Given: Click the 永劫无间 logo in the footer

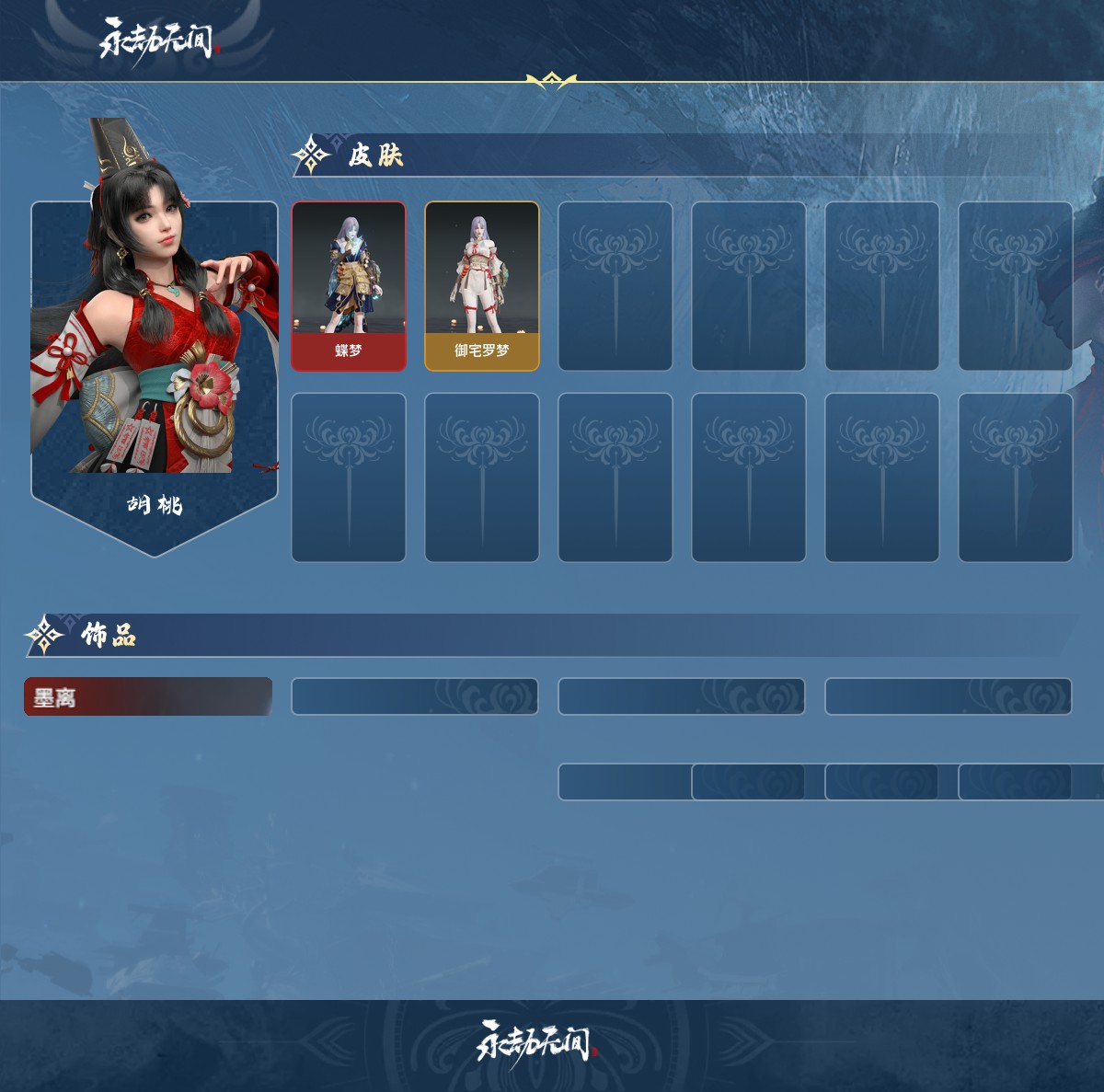Looking at the screenshot, I should coord(535,1044).
